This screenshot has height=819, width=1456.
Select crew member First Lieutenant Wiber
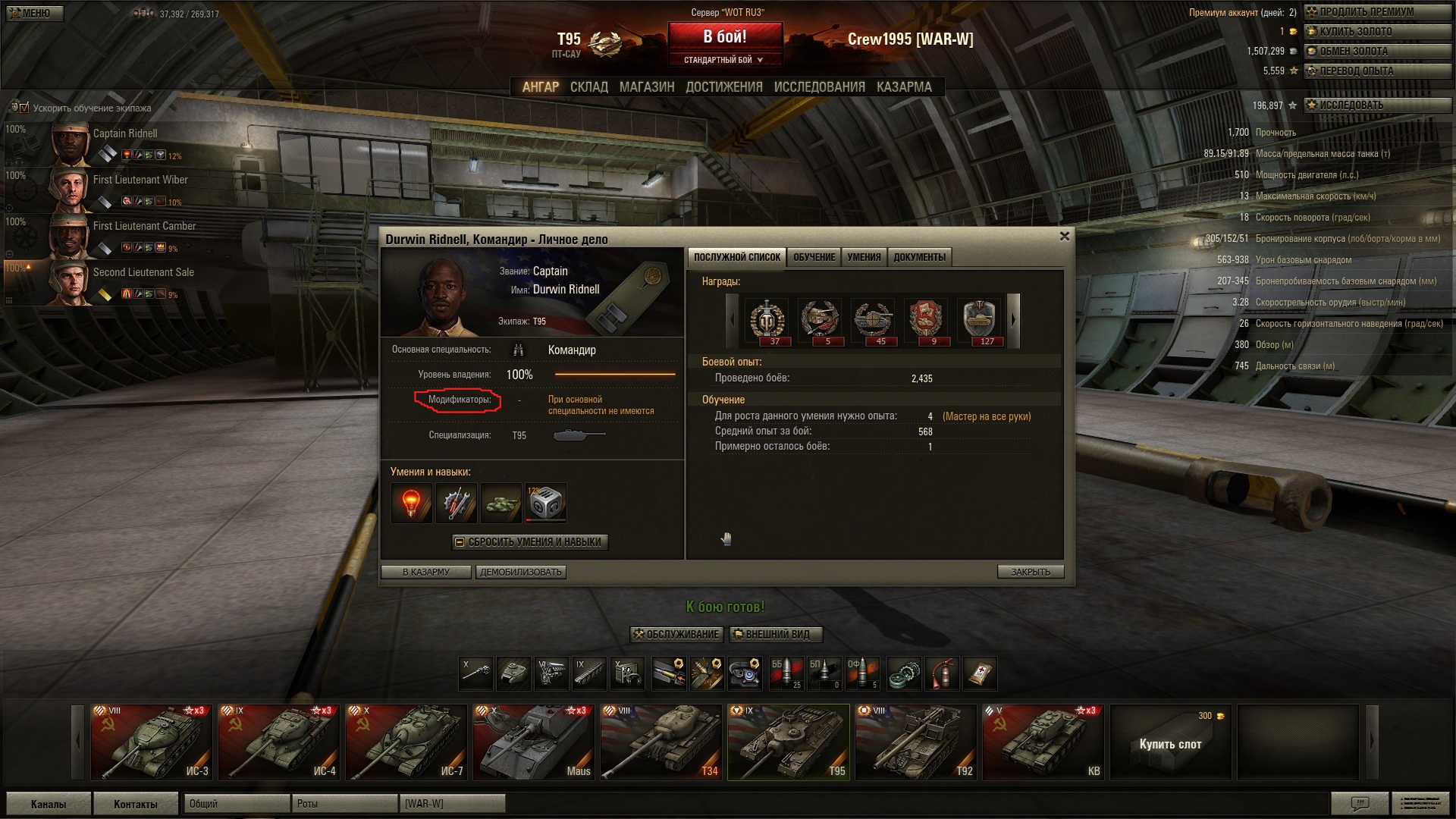tap(140, 180)
